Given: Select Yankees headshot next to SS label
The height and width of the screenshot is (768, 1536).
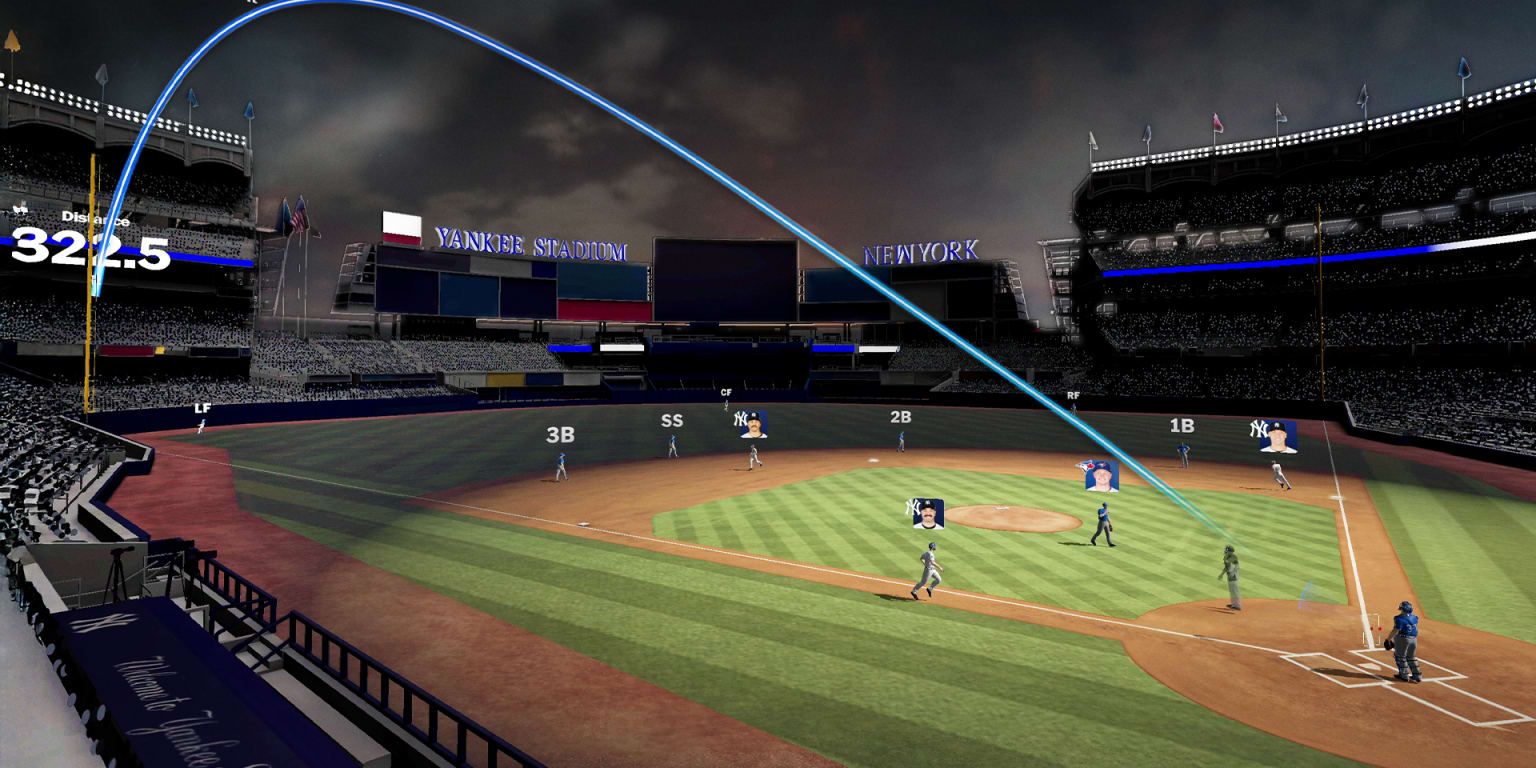Looking at the screenshot, I should coord(752,424).
